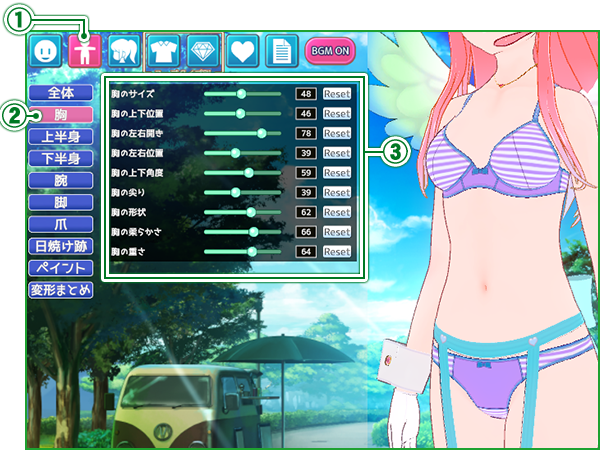Select the body icon tab
This screenshot has width=600, height=450.
click(85, 50)
